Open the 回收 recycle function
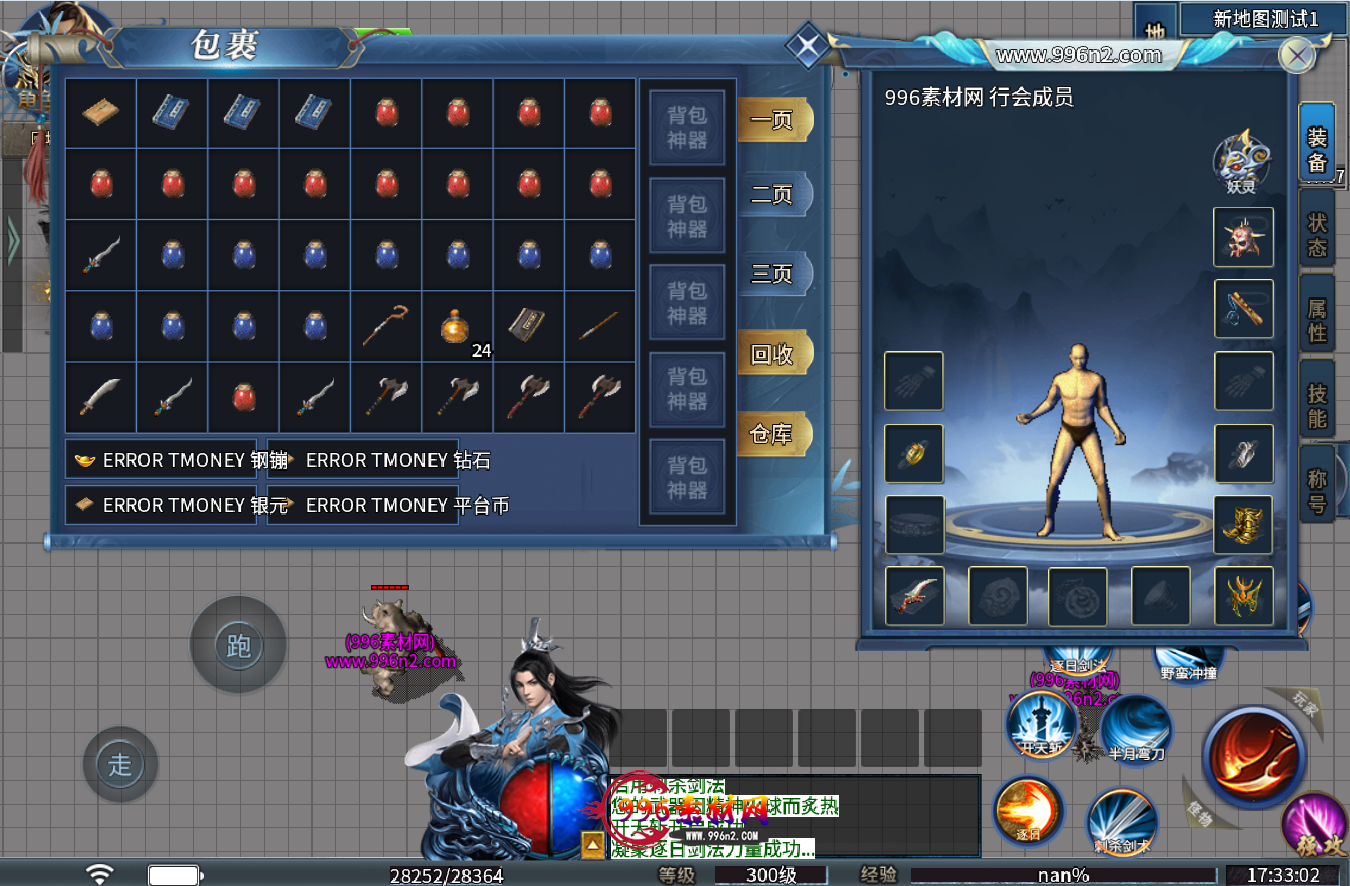Viewport: 1350px width, 886px height. 773,354
